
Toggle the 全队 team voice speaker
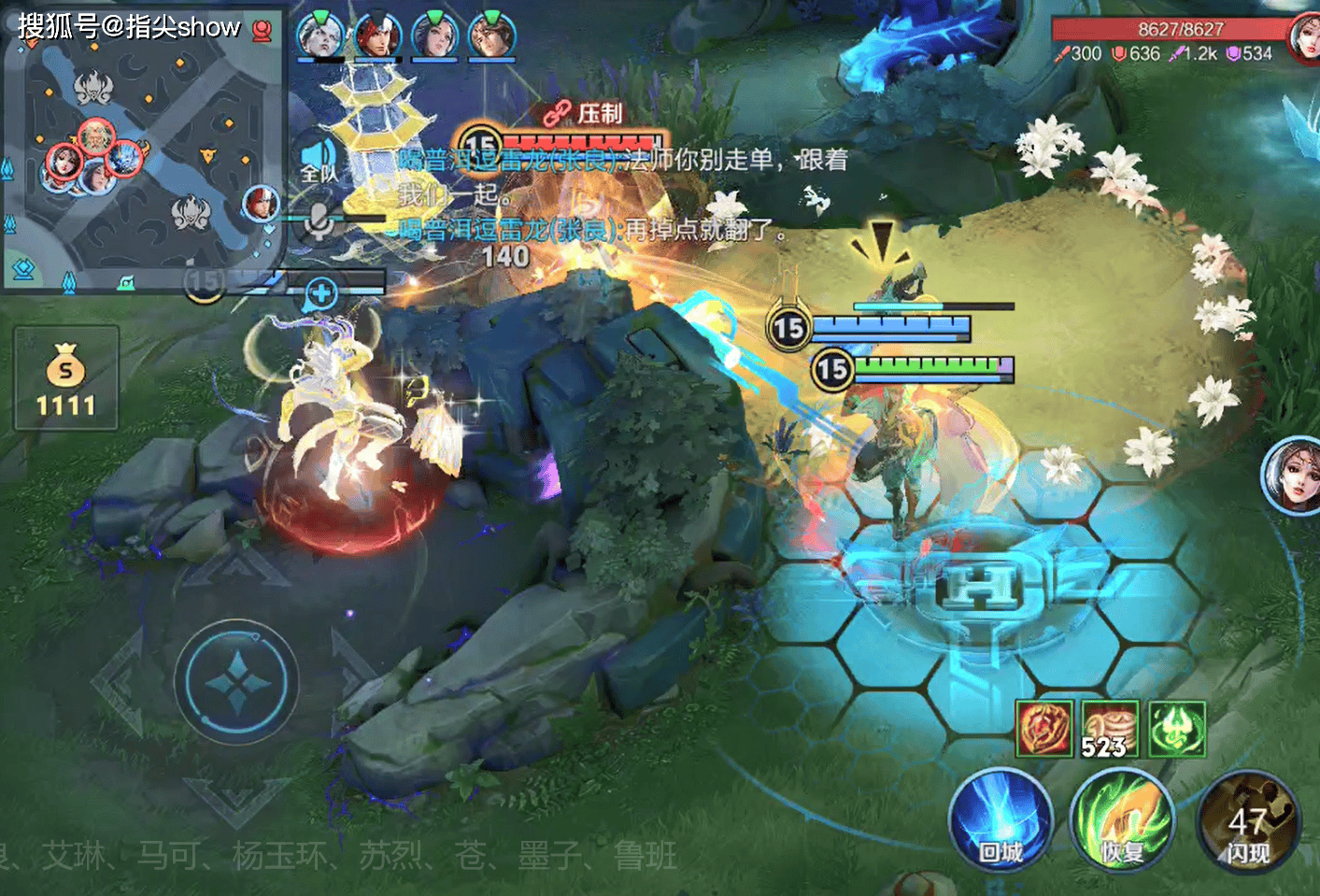[319, 159]
